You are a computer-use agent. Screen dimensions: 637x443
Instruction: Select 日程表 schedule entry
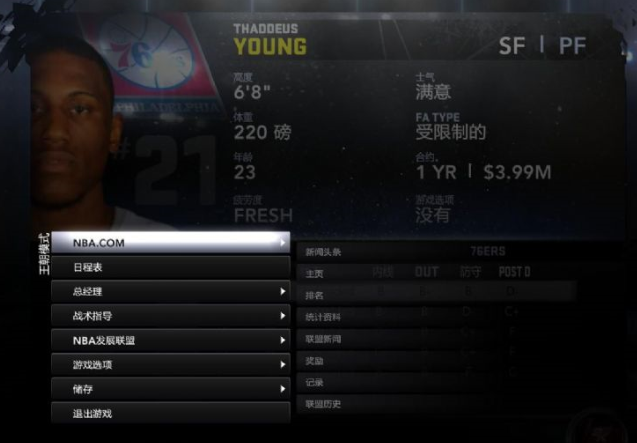pyautogui.click(x=170, y=267)
